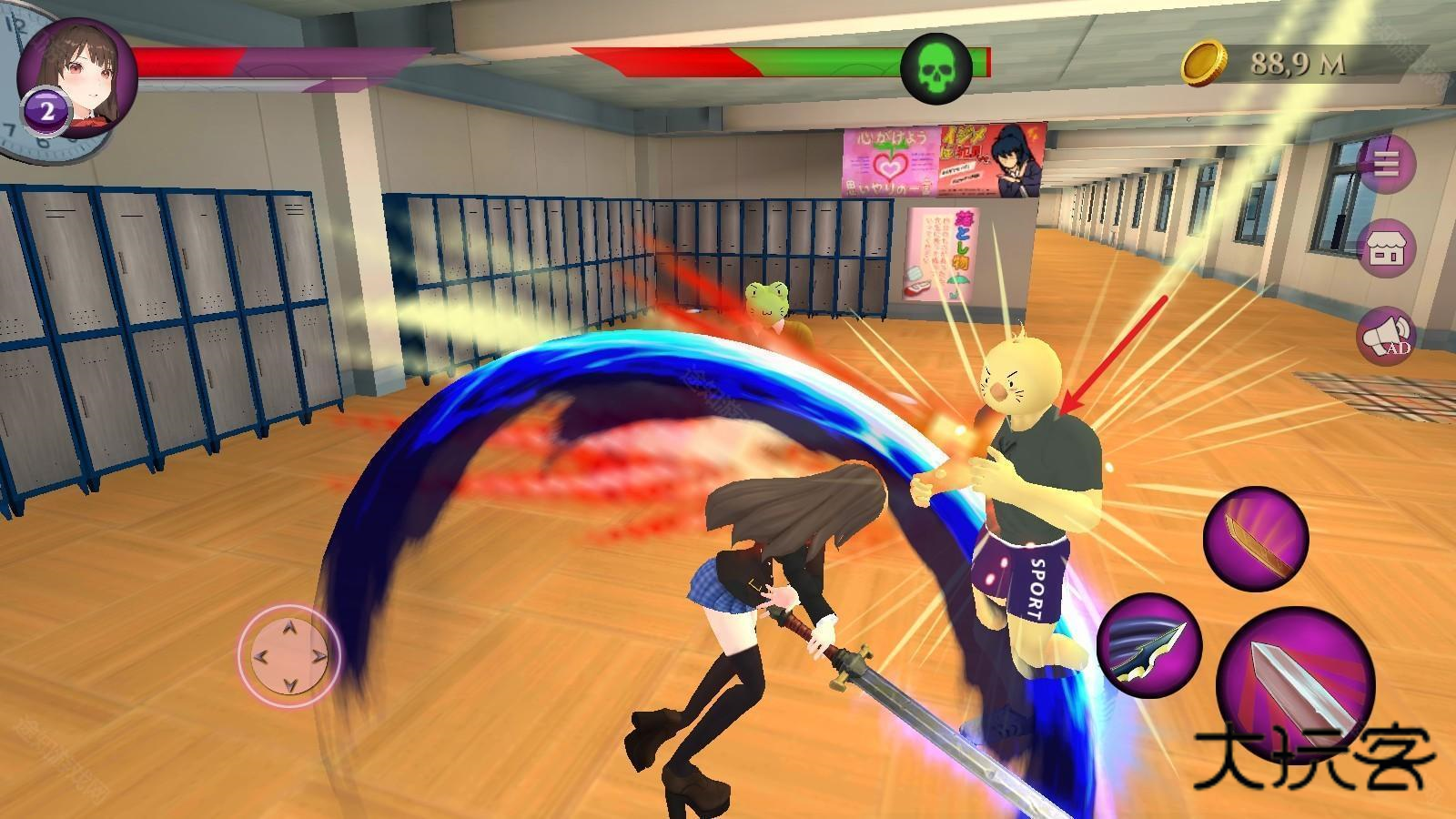Image resolution: width=1456 pixels, height=819 pixels.
Task: Tap the megaphone AD button
Action: 1387,337
